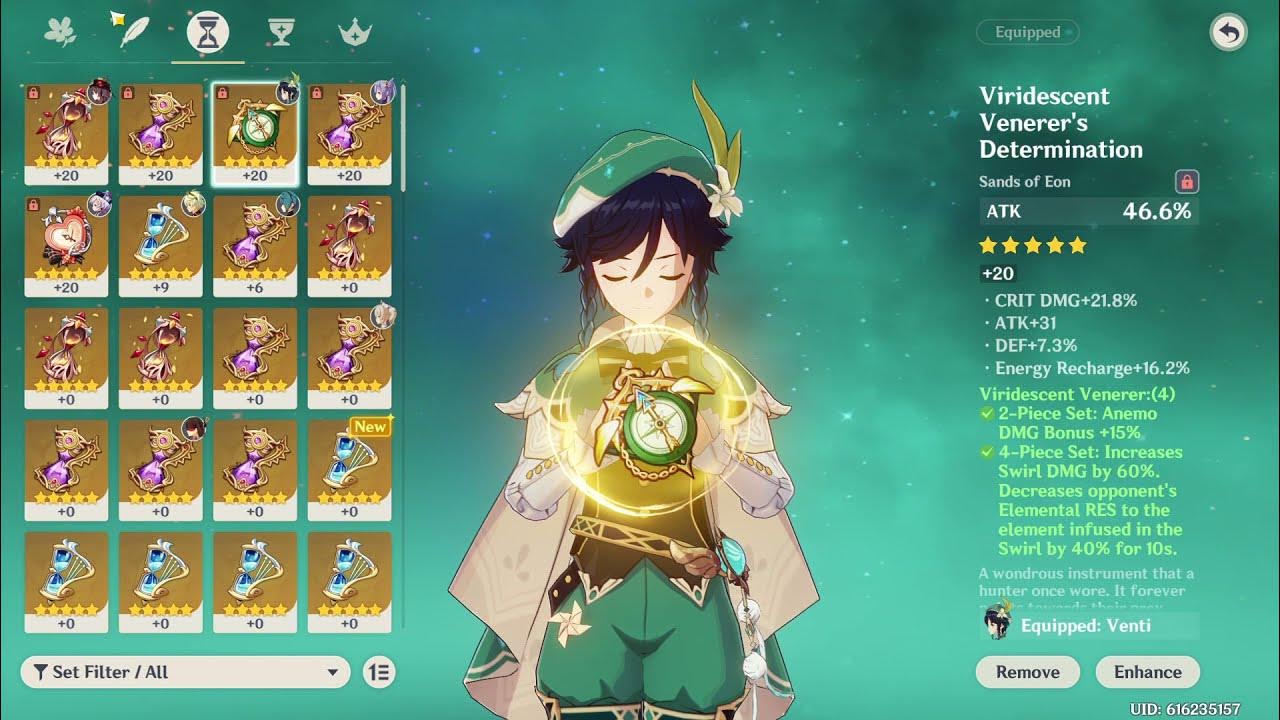
Task: Pick the purple sands artifact at +6
Action: coord(255,245)
